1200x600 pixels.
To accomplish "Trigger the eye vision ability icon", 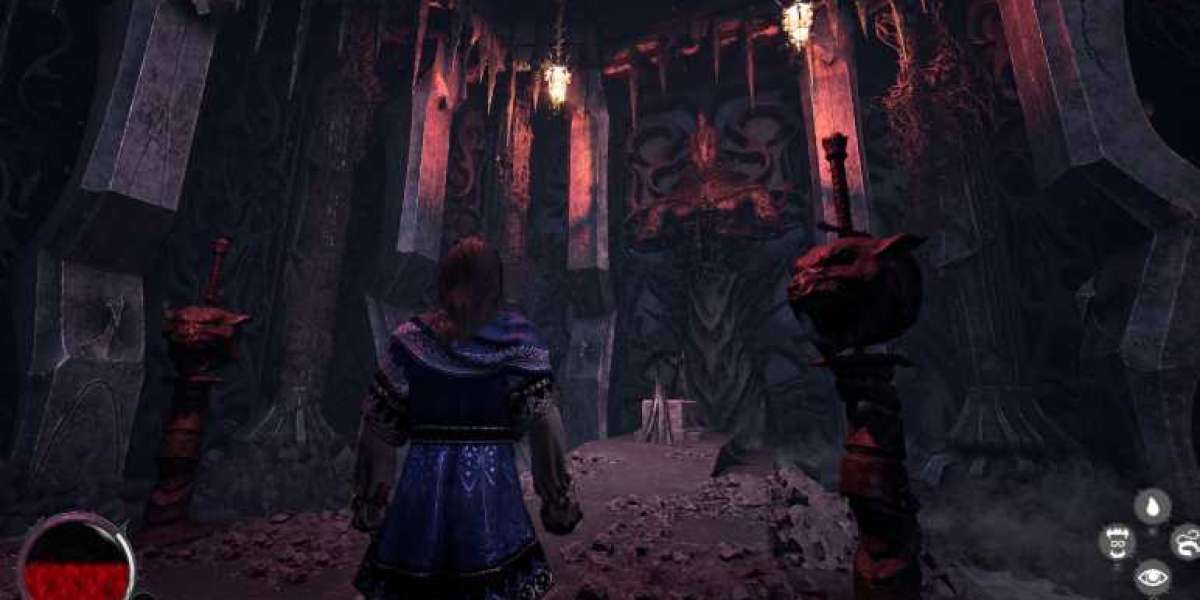I will coord(1152,577).
